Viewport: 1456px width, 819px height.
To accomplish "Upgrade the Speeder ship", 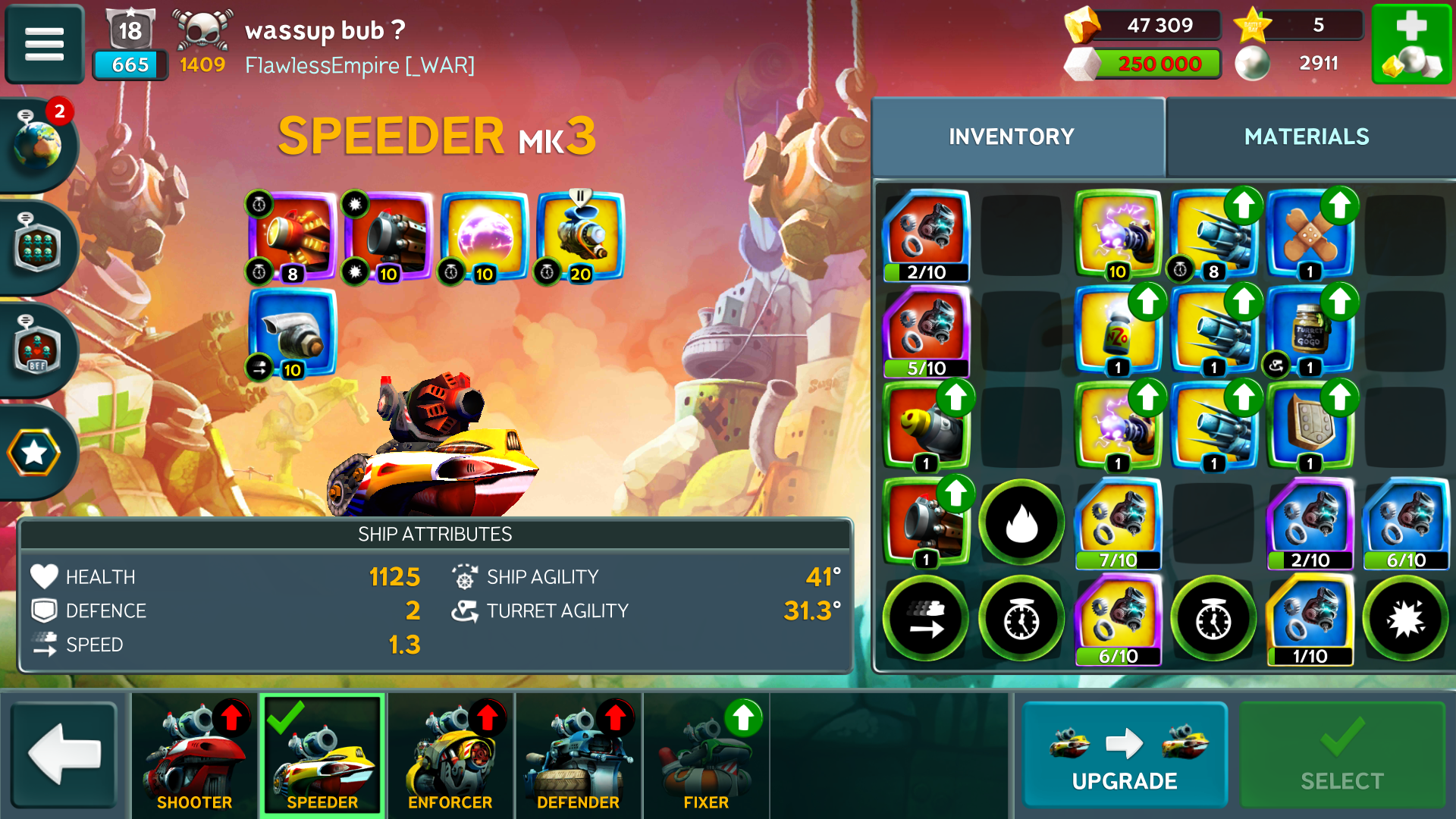I will click(1124, 755).
